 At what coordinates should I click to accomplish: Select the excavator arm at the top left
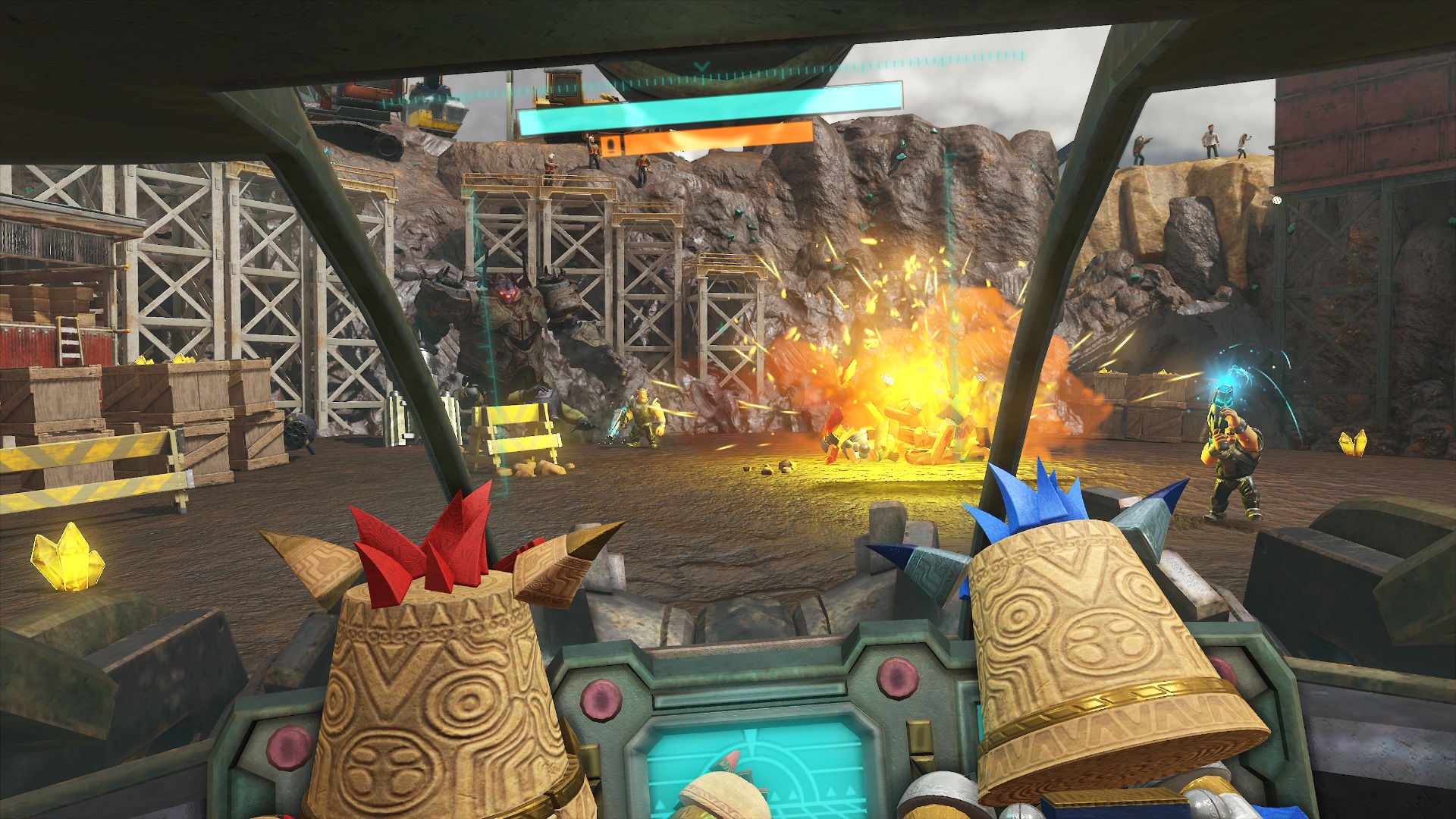pos(364,91)
